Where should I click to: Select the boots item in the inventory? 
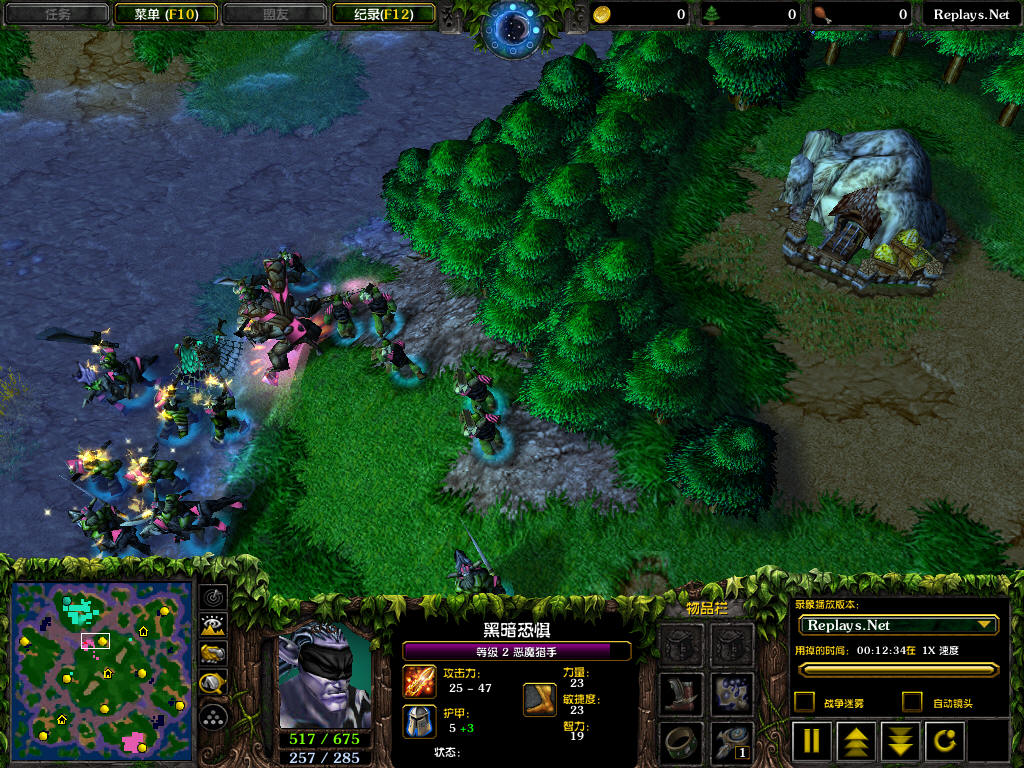pyautogui.click(x=680, y=693)
